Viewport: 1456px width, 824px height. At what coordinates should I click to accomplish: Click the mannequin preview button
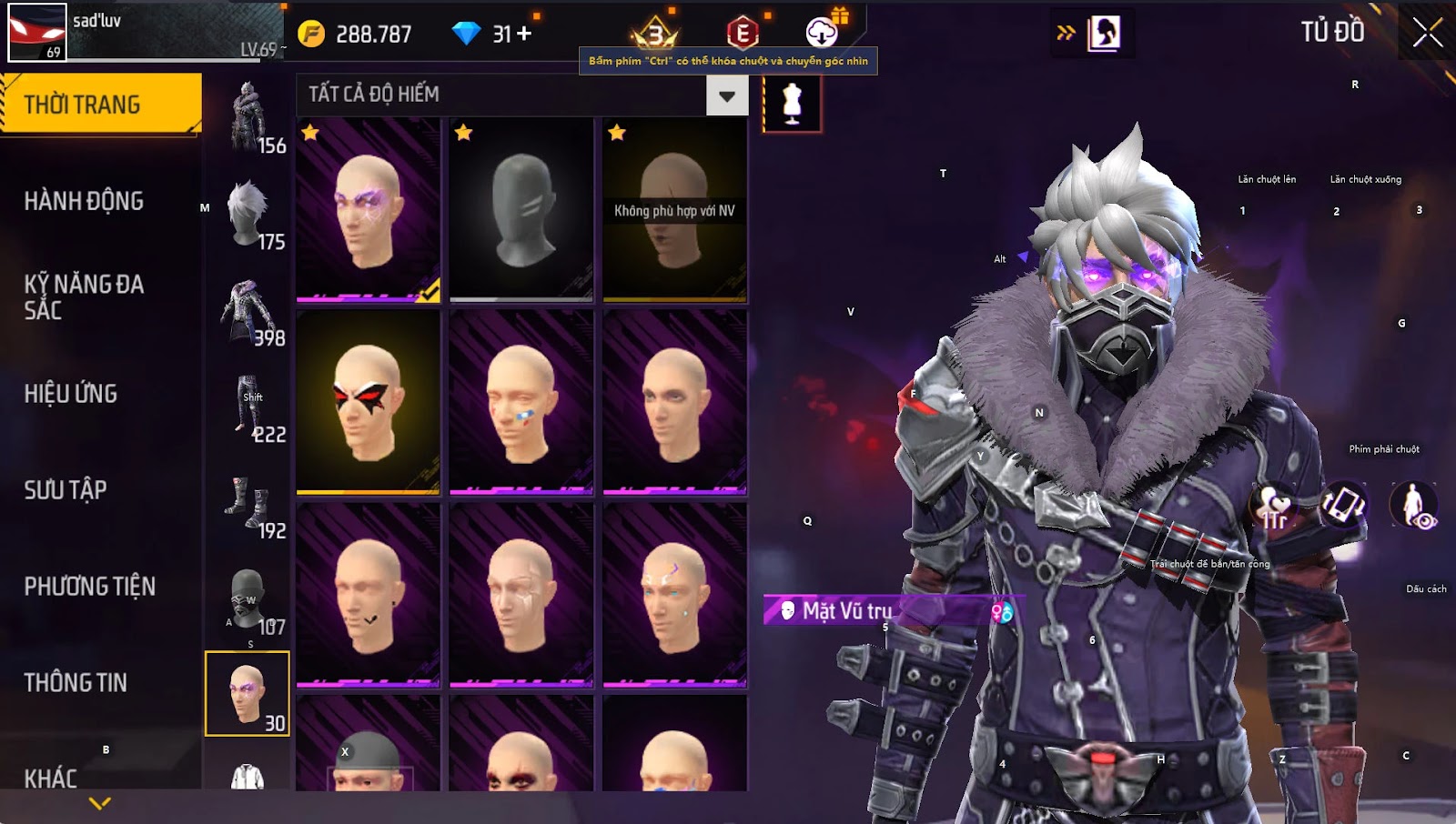(792, 104)
